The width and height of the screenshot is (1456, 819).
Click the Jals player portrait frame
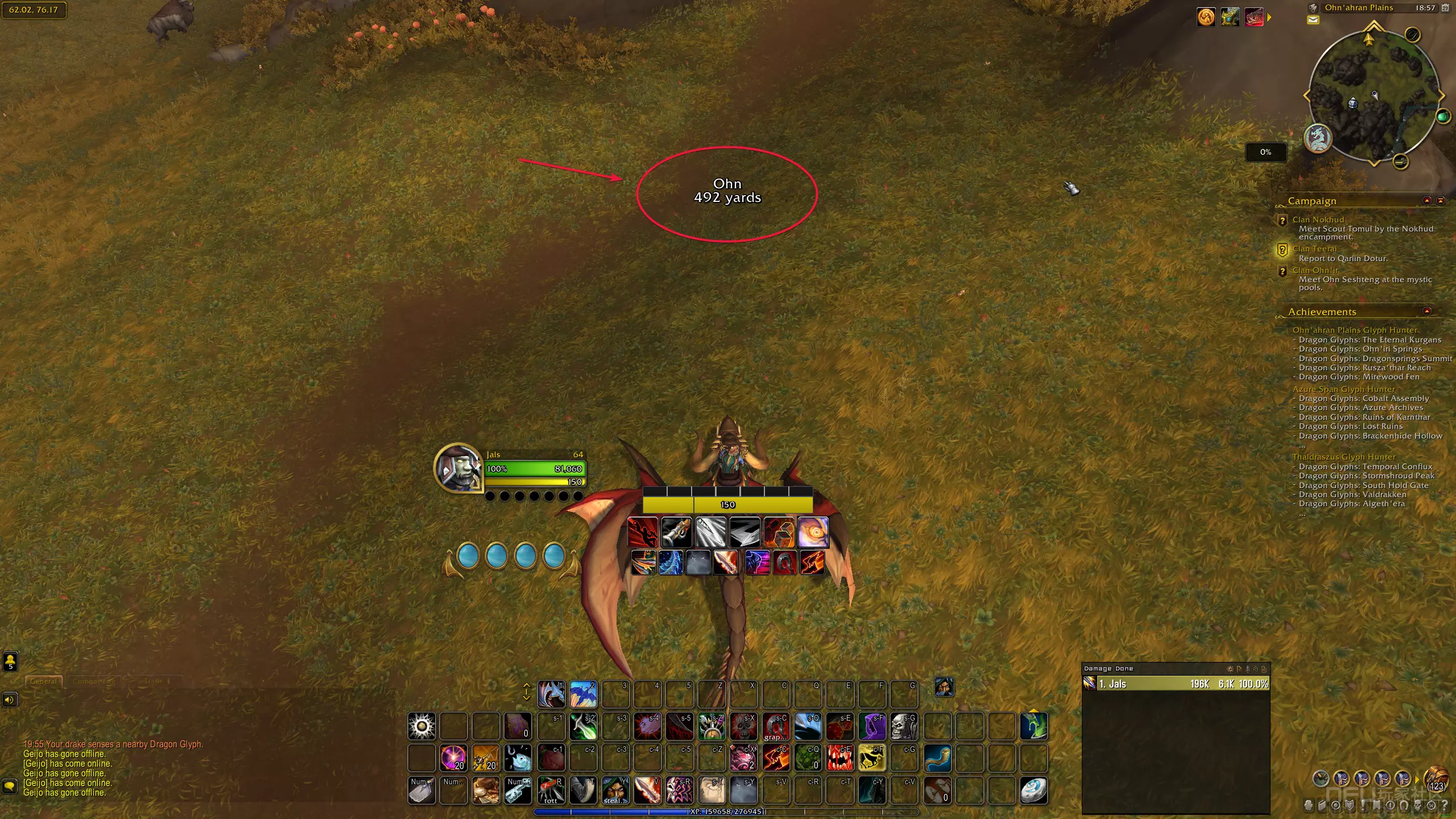458,468
